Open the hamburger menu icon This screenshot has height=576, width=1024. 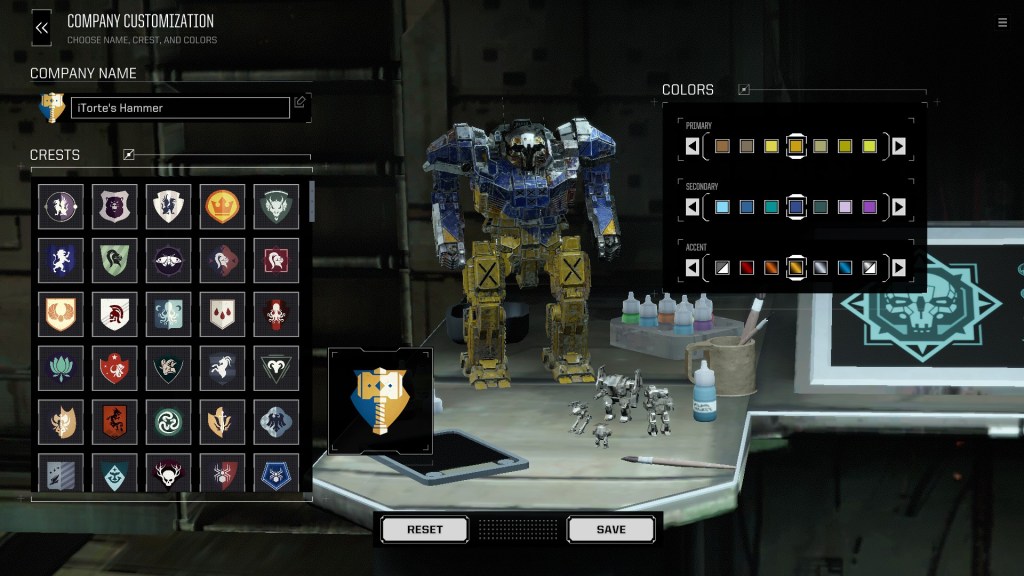click(1002, 23)
